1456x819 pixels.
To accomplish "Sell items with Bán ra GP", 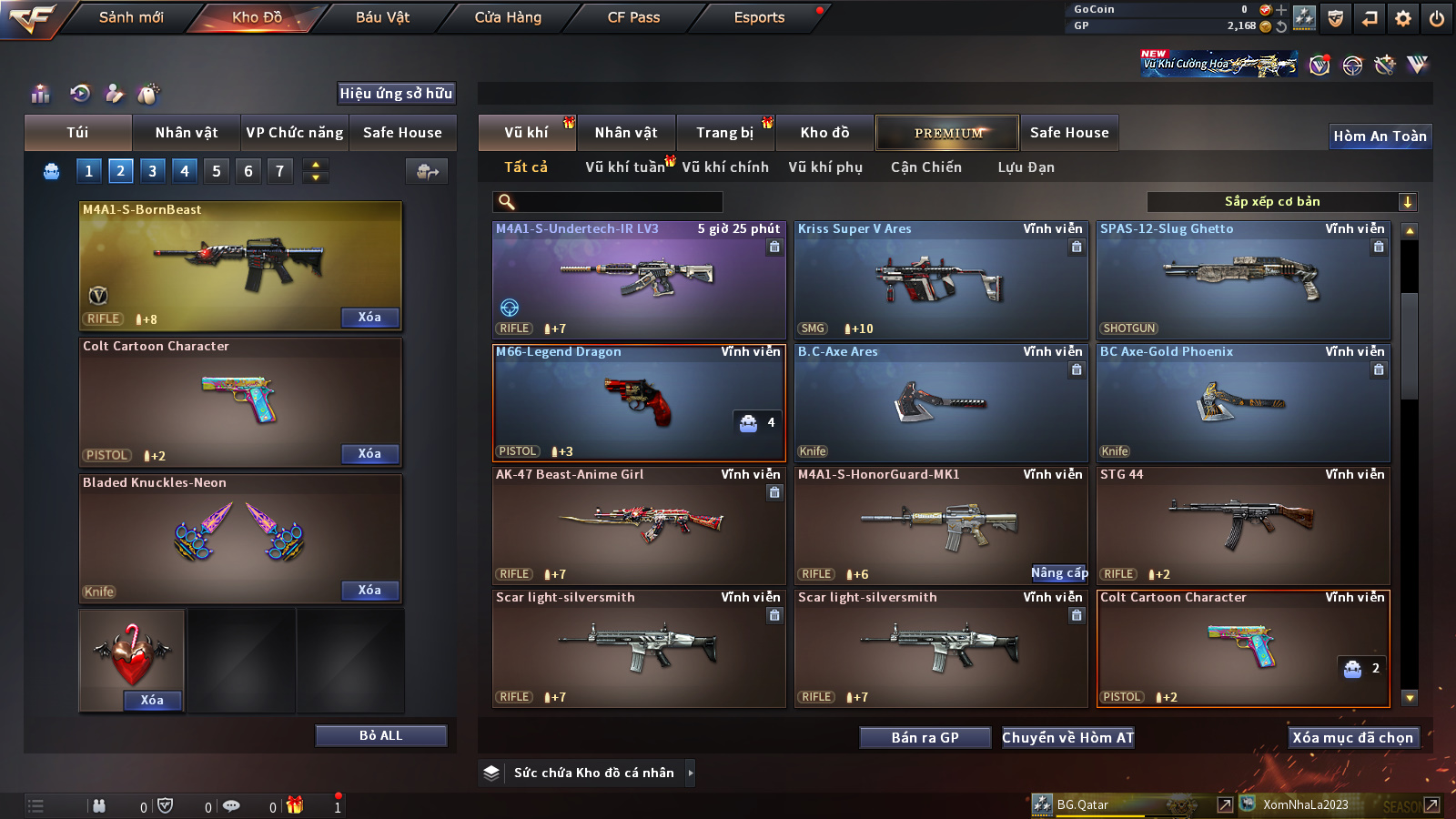I will click(x=925, y=738).
